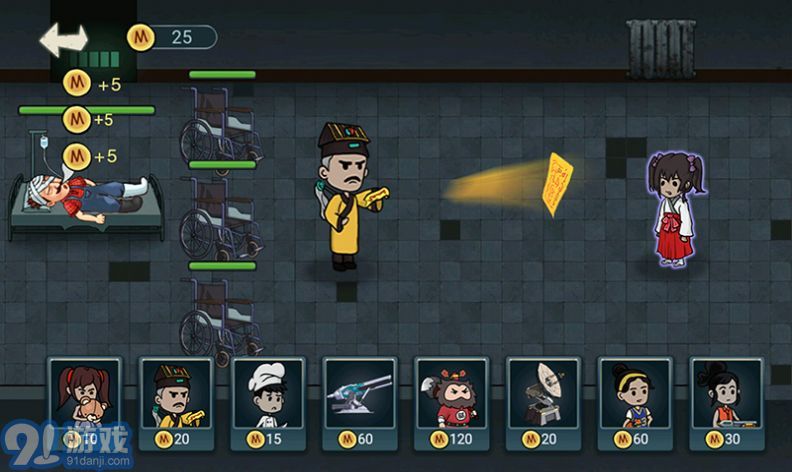Select the satellite dish card
This screenshot has width=792, height=472.
pos(544,402)
